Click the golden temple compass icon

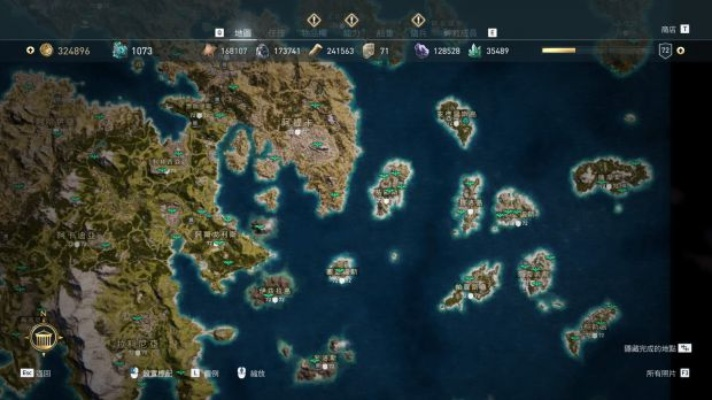pos(42,340)
